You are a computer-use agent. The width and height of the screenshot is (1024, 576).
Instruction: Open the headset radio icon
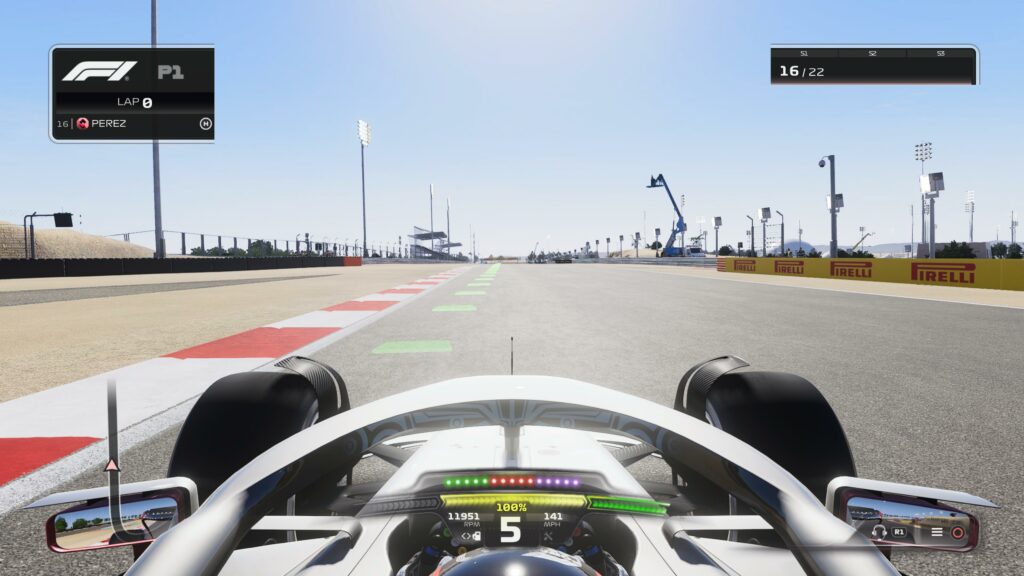[x=879, y=532]
